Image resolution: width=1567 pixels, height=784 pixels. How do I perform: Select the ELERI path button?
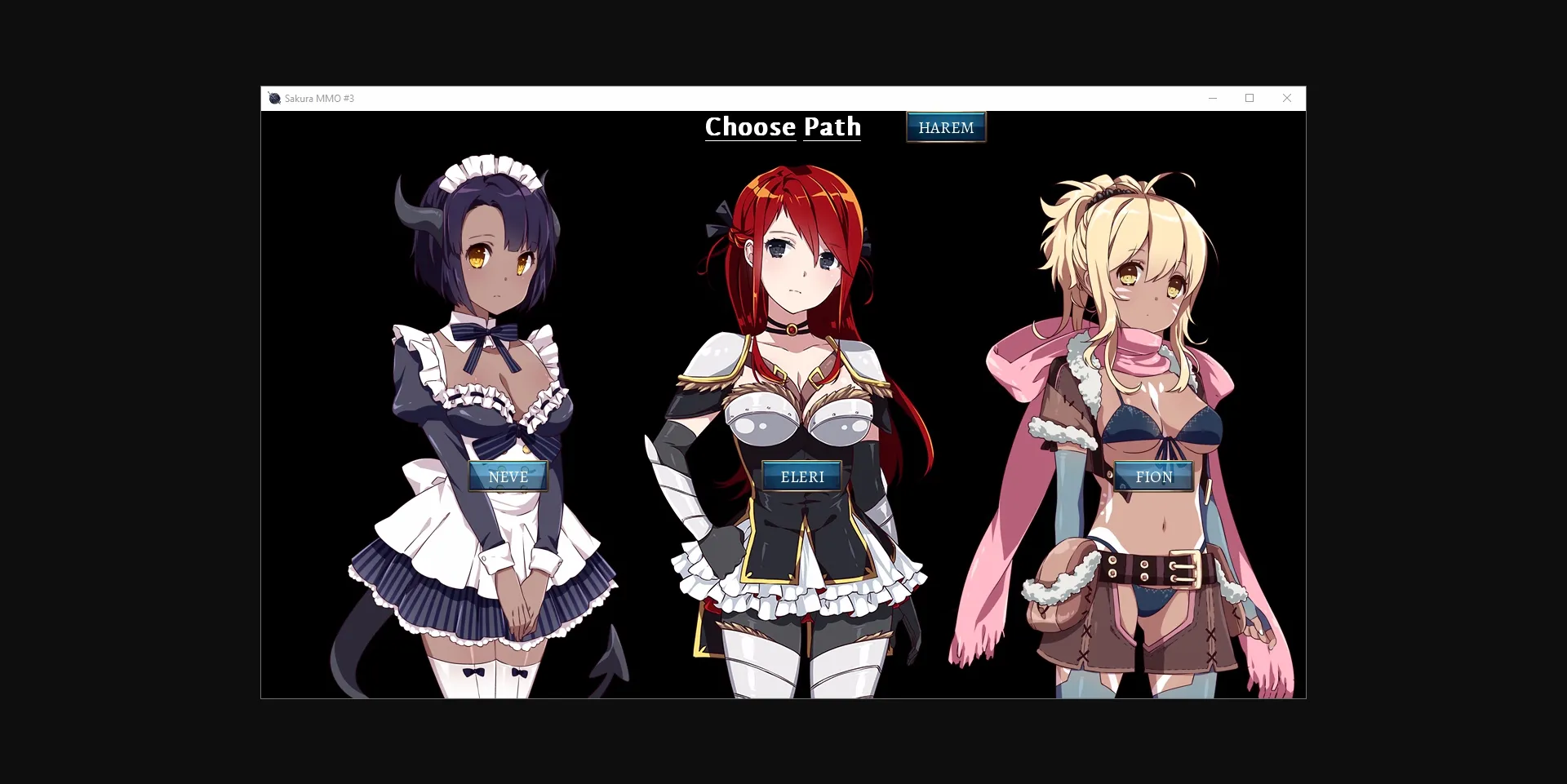pyautogui.click(x=802, y=476)
